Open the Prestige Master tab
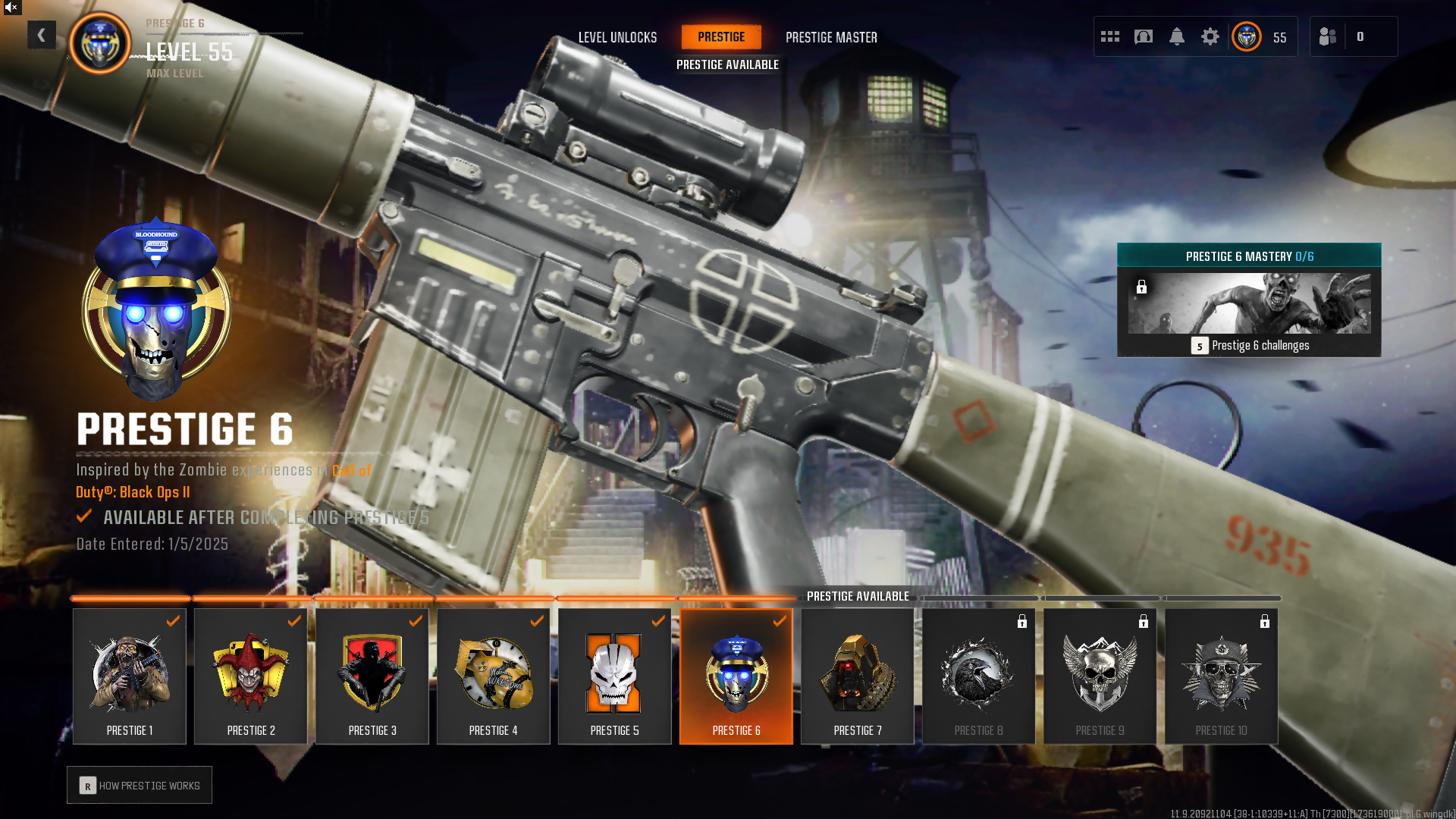This screenshot has height=819, width=1456. 831,37
